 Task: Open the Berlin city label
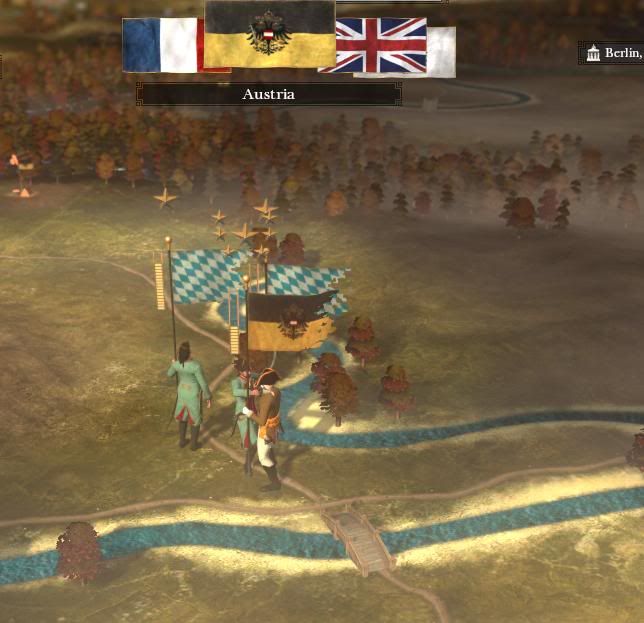612,53
